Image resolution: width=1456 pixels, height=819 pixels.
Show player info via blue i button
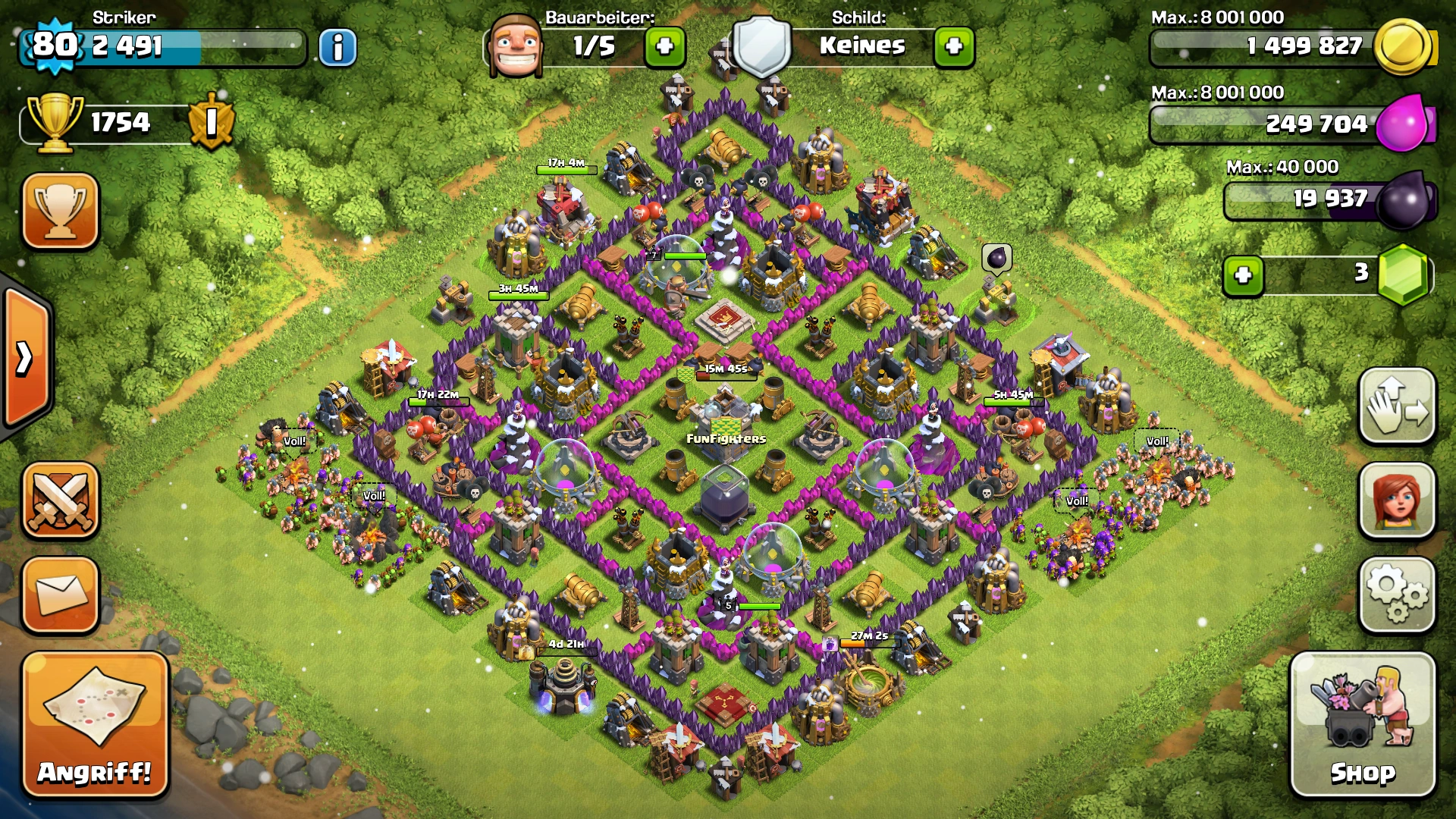(x=337, y=48)
